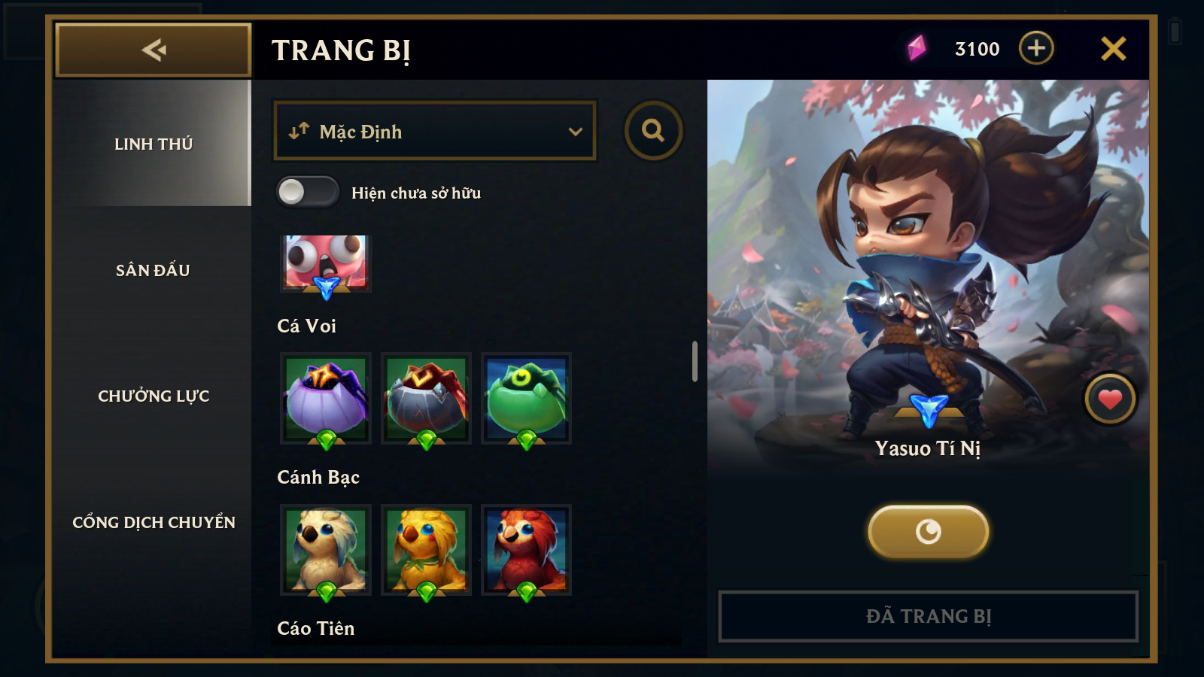Select the white Cánh Bạc bird

click(326, 549)
